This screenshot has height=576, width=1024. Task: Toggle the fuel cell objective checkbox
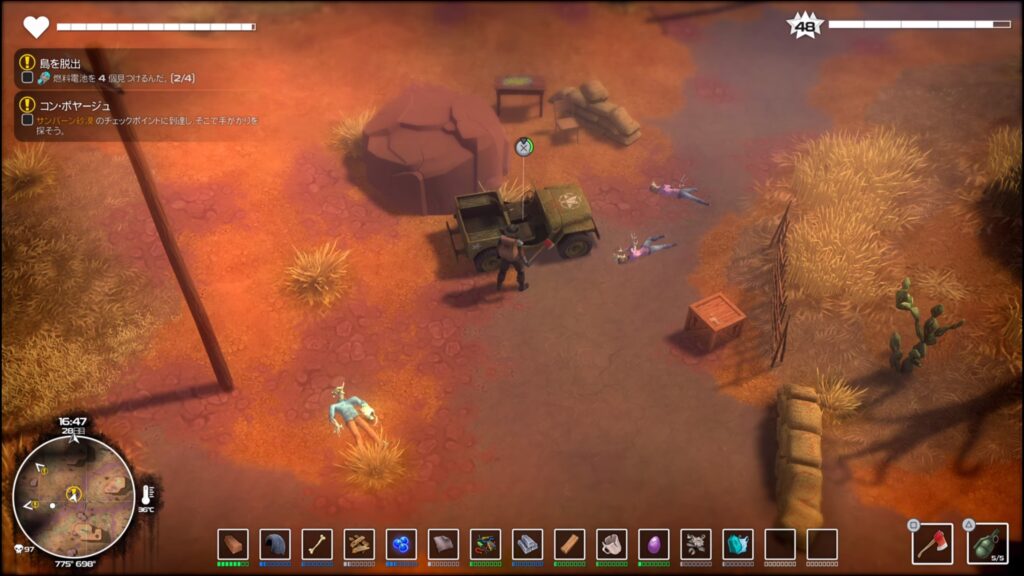27,77
